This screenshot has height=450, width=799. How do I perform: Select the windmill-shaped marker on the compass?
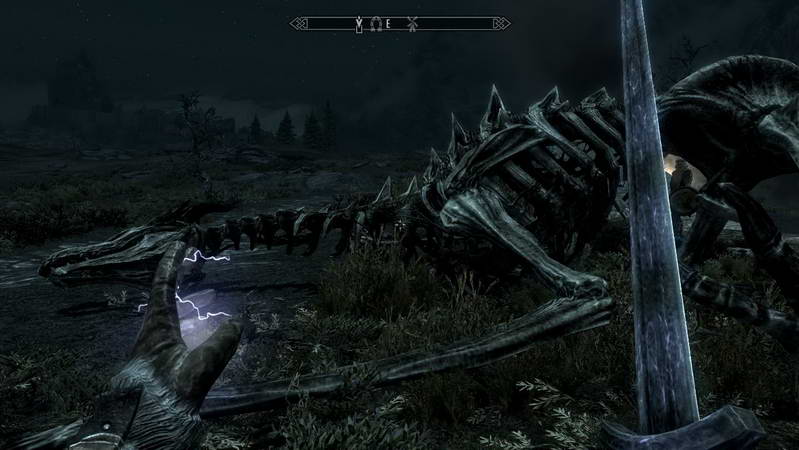tap(412, 23)
